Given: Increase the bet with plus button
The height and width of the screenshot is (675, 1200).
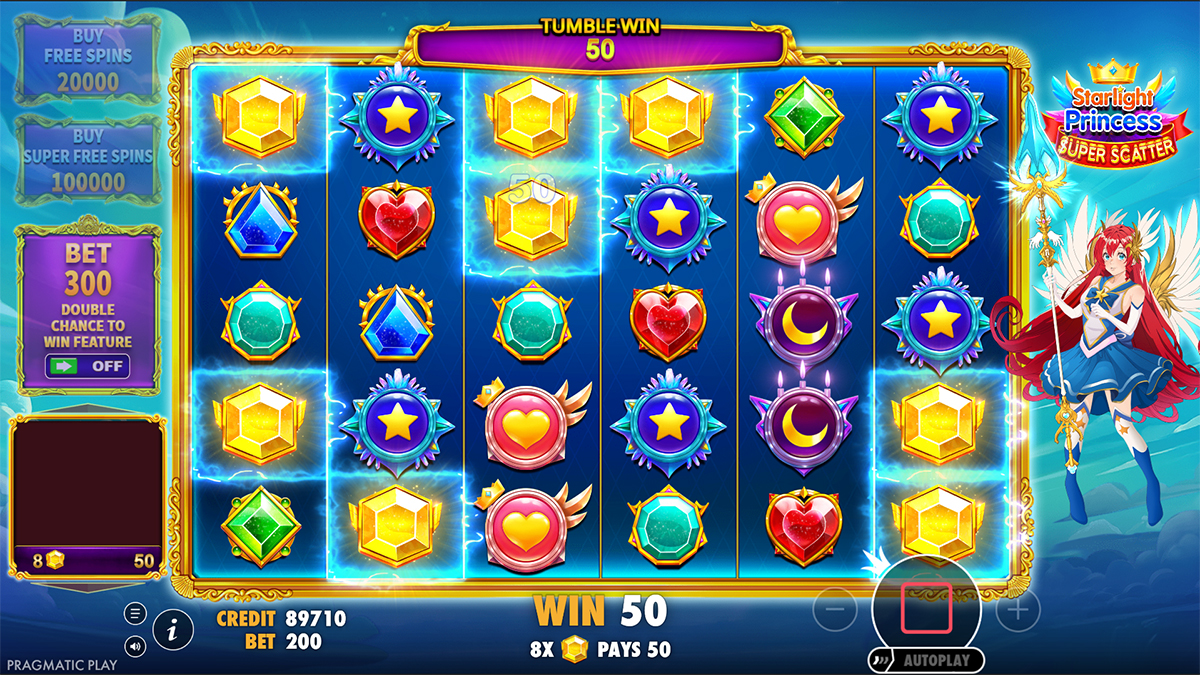Looking at the screenshot, I should coord(1018,609).
